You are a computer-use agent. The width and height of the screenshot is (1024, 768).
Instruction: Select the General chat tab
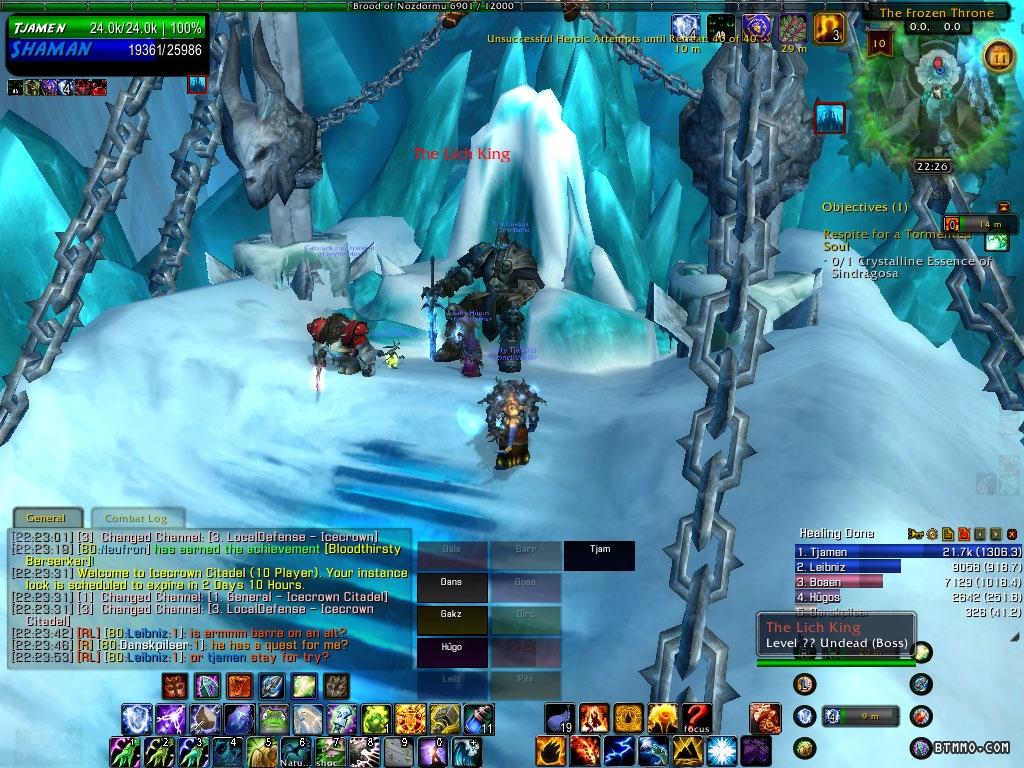[x=47, y=518]
